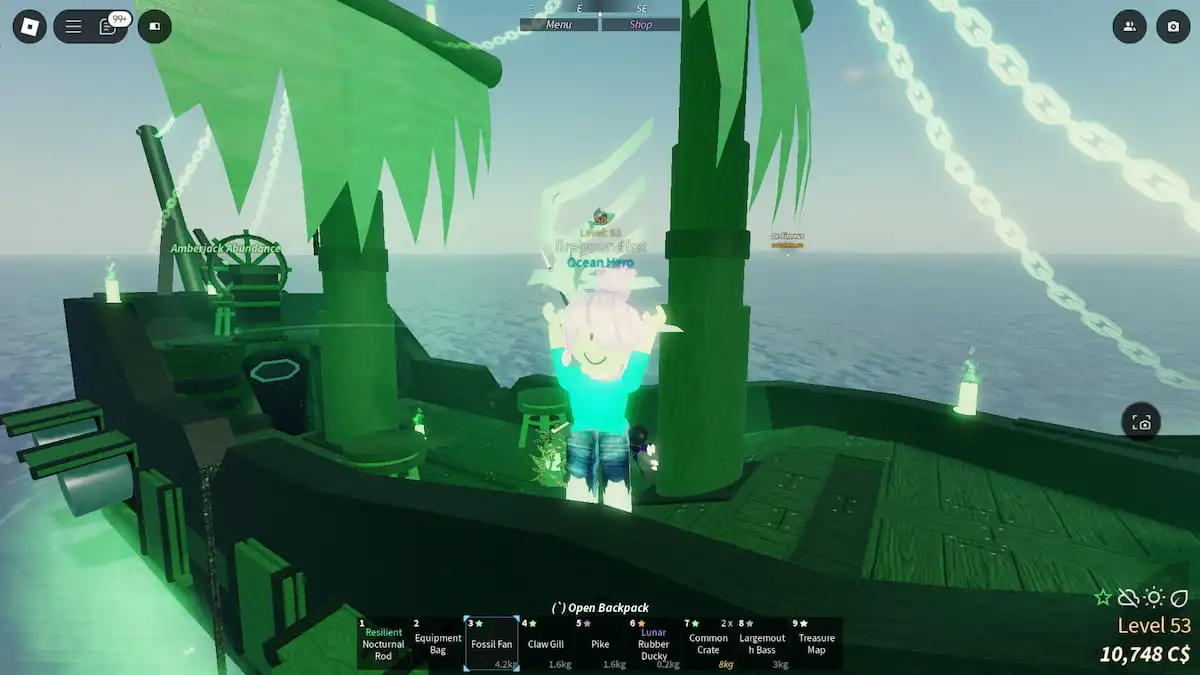
Task: Click the small icon right of the chat pill
Action: (x=155, y=26)
